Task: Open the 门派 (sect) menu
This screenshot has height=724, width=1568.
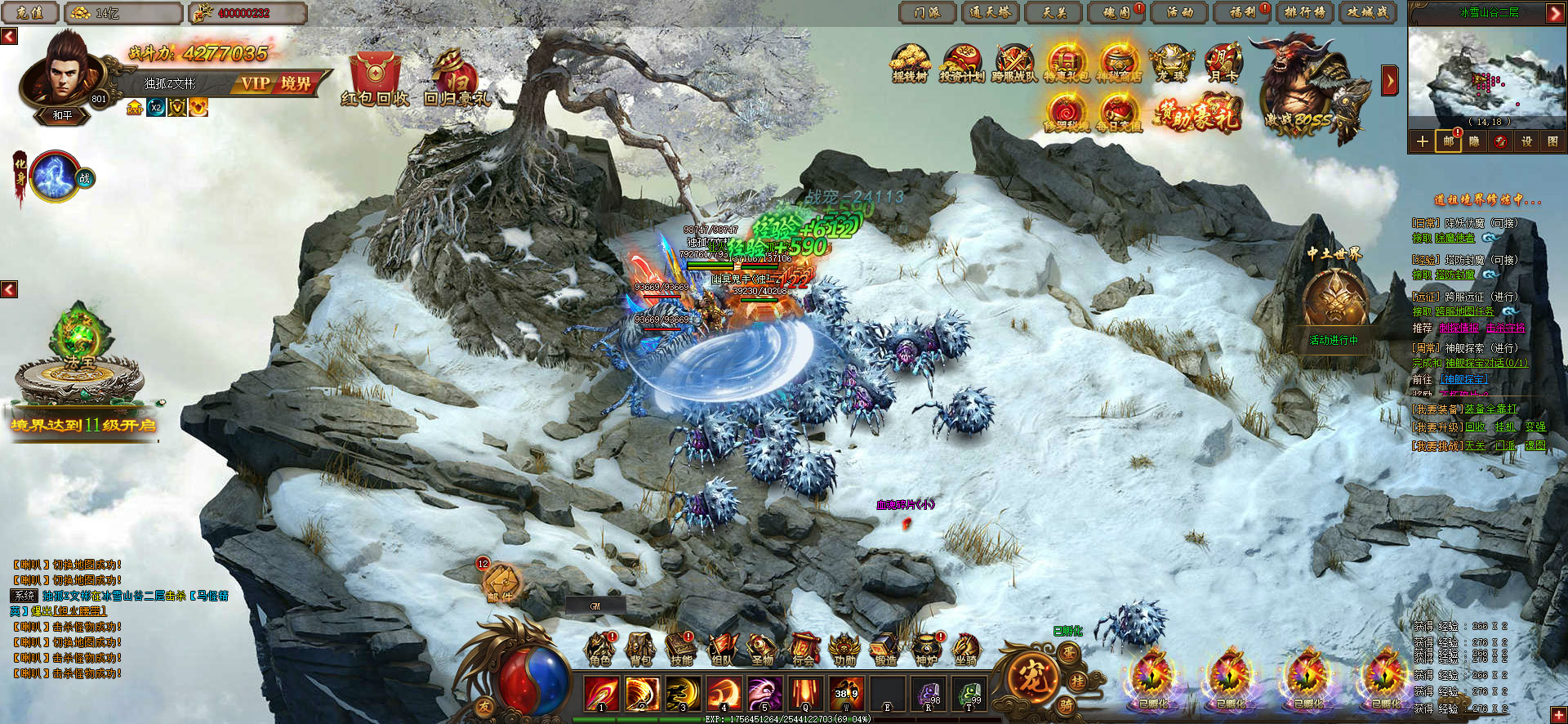Action: [x=927, y=12]
